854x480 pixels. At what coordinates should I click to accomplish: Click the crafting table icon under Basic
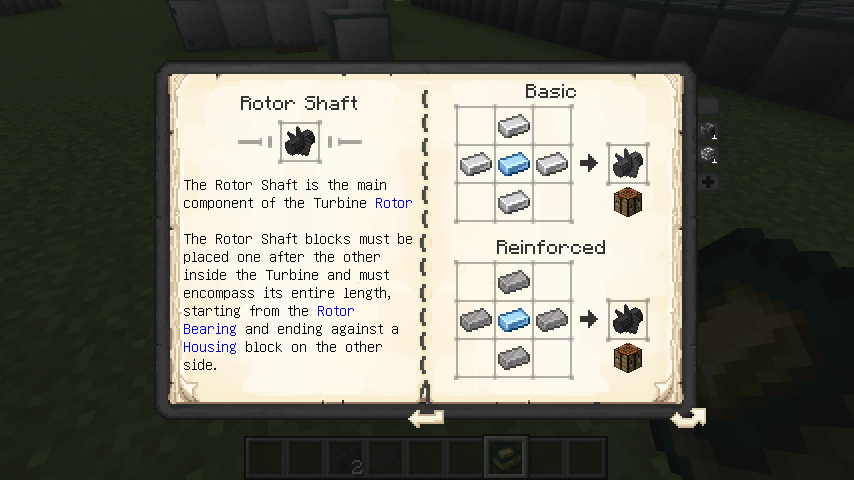[627, 201]
